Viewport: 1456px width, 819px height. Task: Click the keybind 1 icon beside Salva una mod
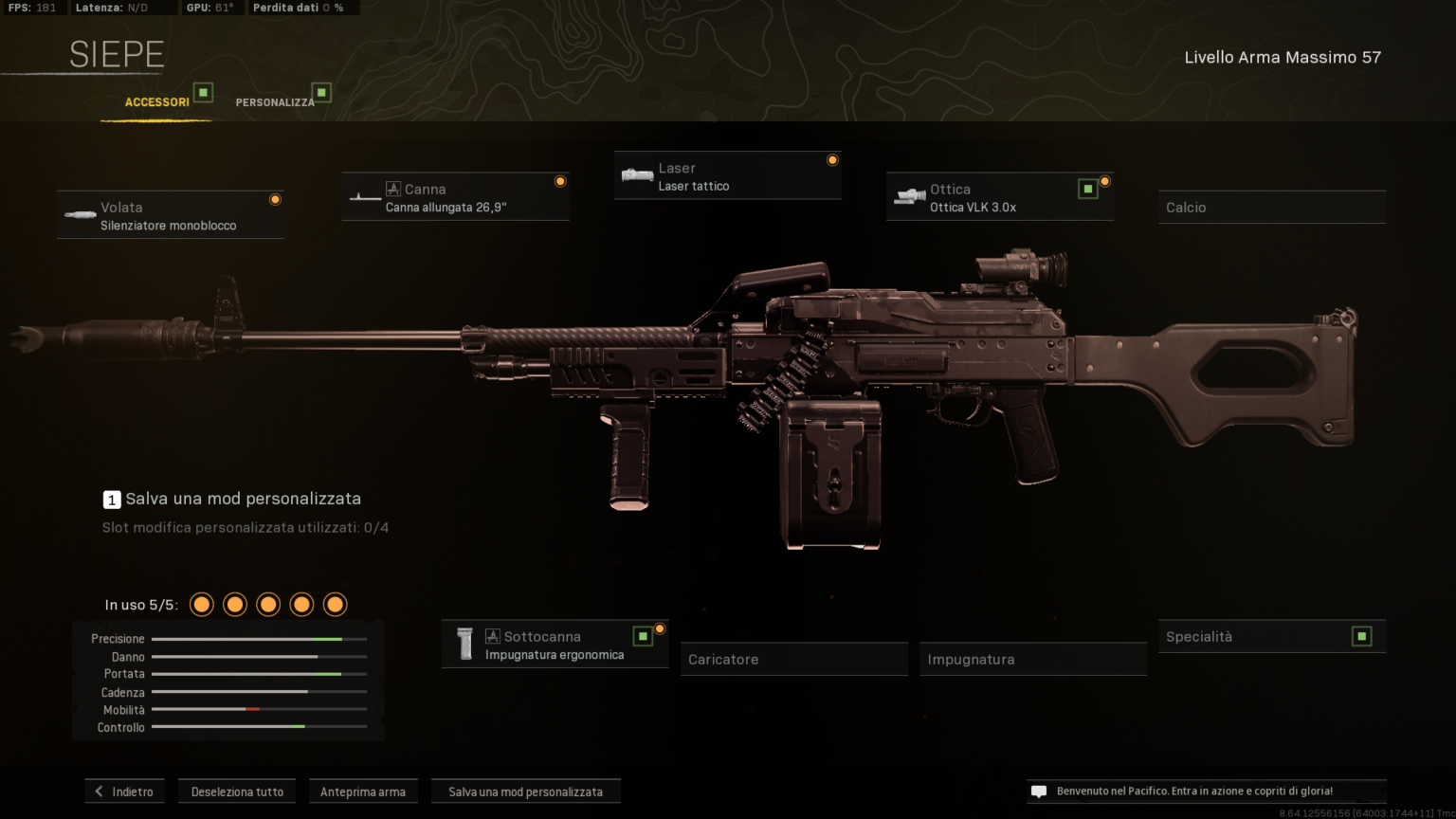[112, 499]
